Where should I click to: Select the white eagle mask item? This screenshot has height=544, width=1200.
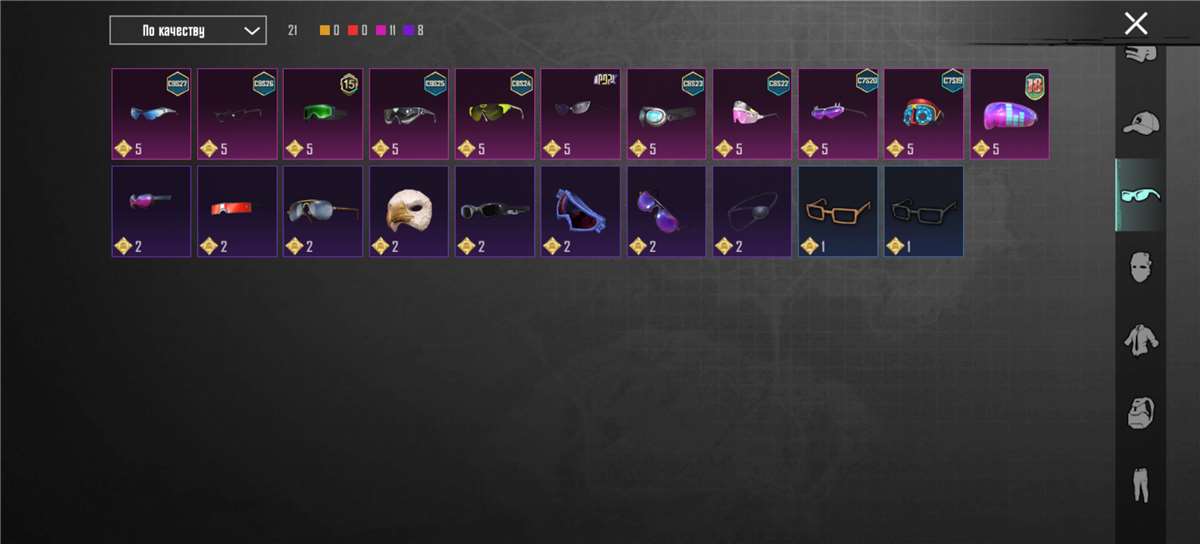point(409,211)
